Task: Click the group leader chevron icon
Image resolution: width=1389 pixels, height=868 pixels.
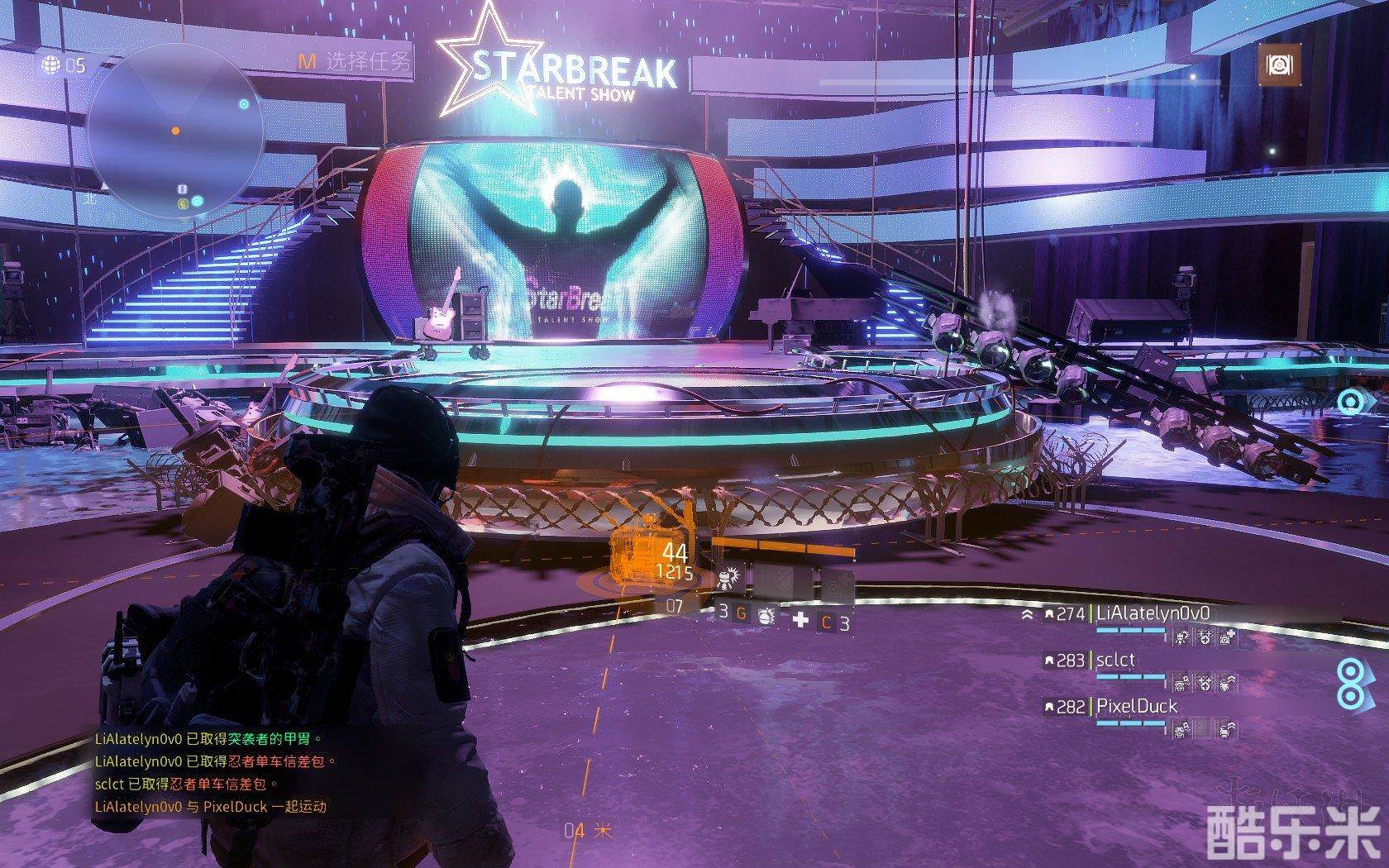Action: (x=1028, y=615)
